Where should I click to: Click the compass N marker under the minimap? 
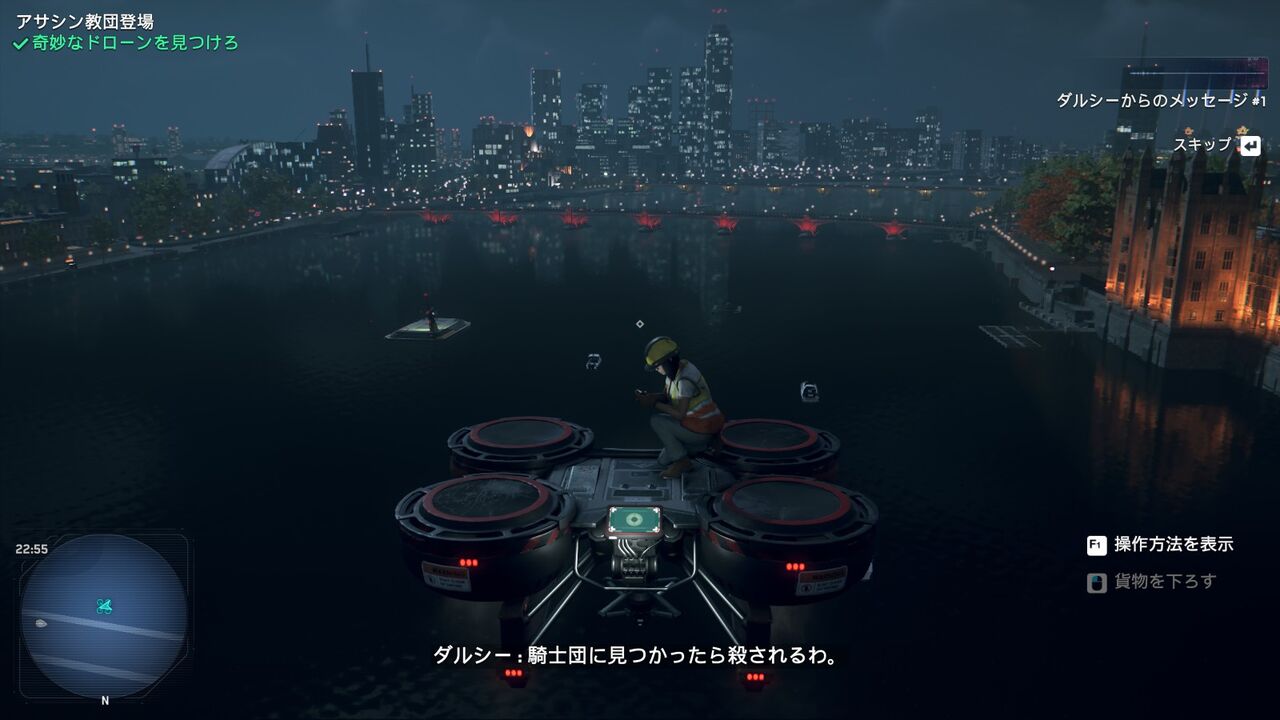coord(103,700)
